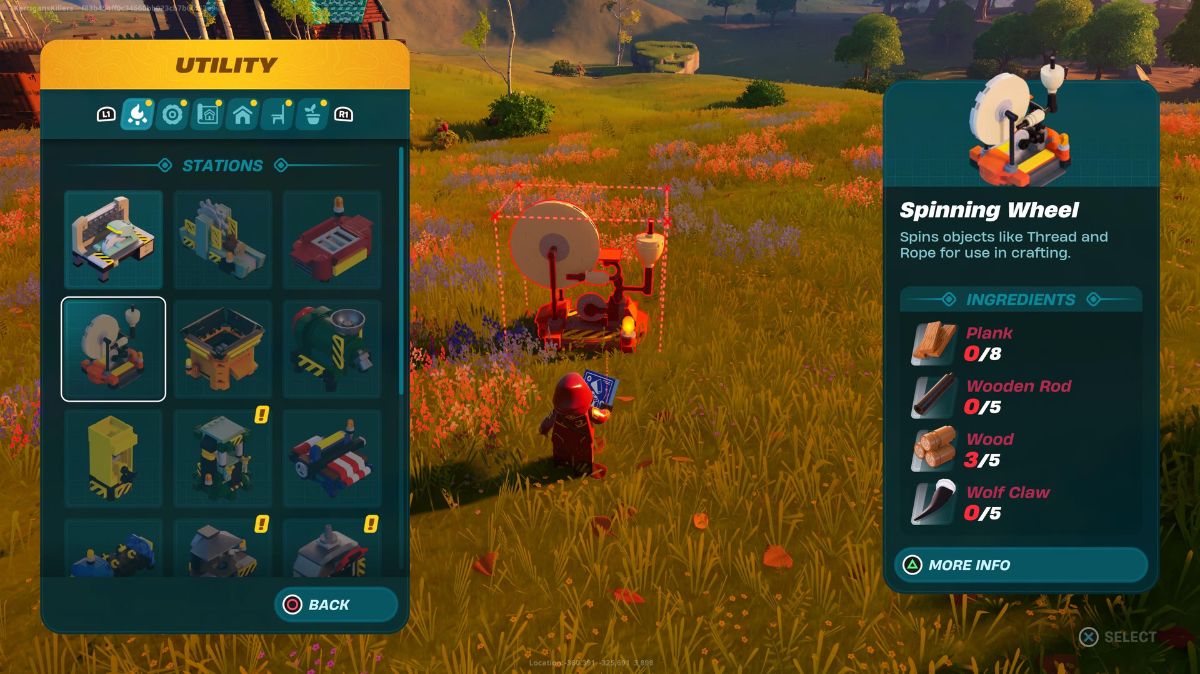Select the tall yellow booth station

pos(113,458)
